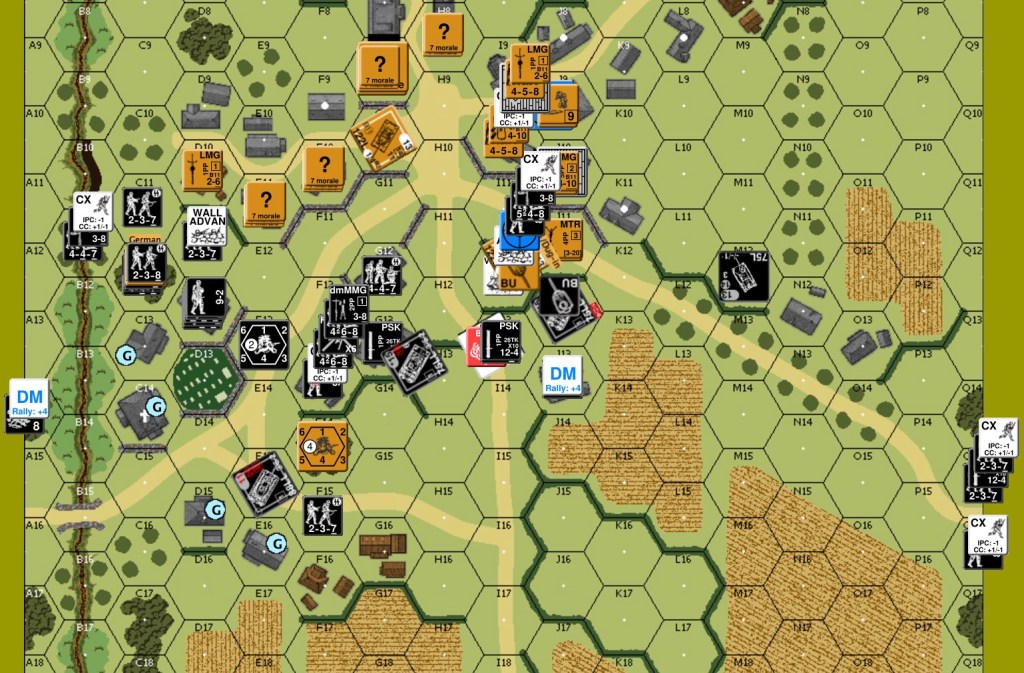The height and width of the screenshot is (673, 1024).
Task: Click the DM Rally counter in hex I14
Action: (563, 376)
